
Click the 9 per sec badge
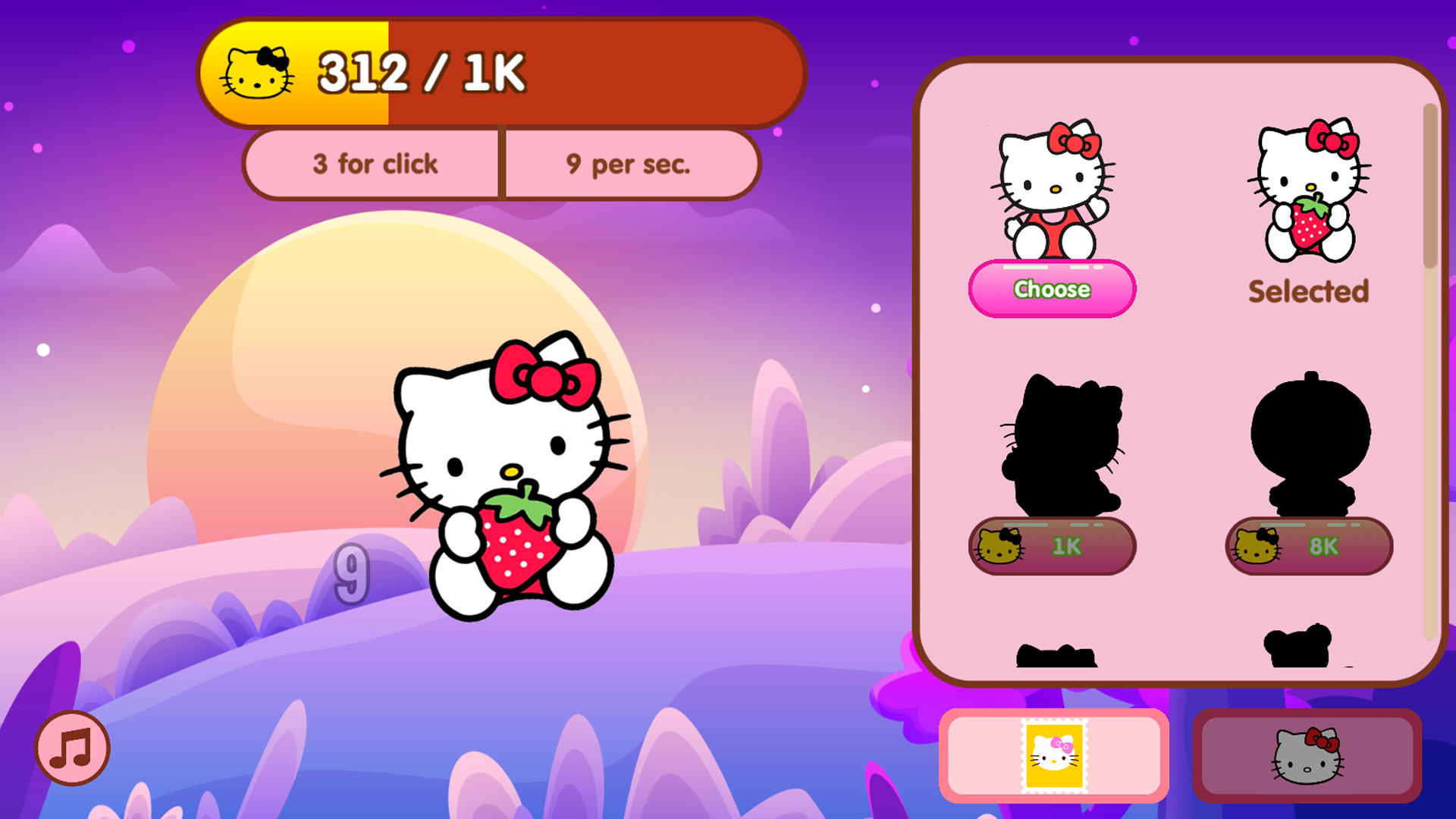pos(629,164)
